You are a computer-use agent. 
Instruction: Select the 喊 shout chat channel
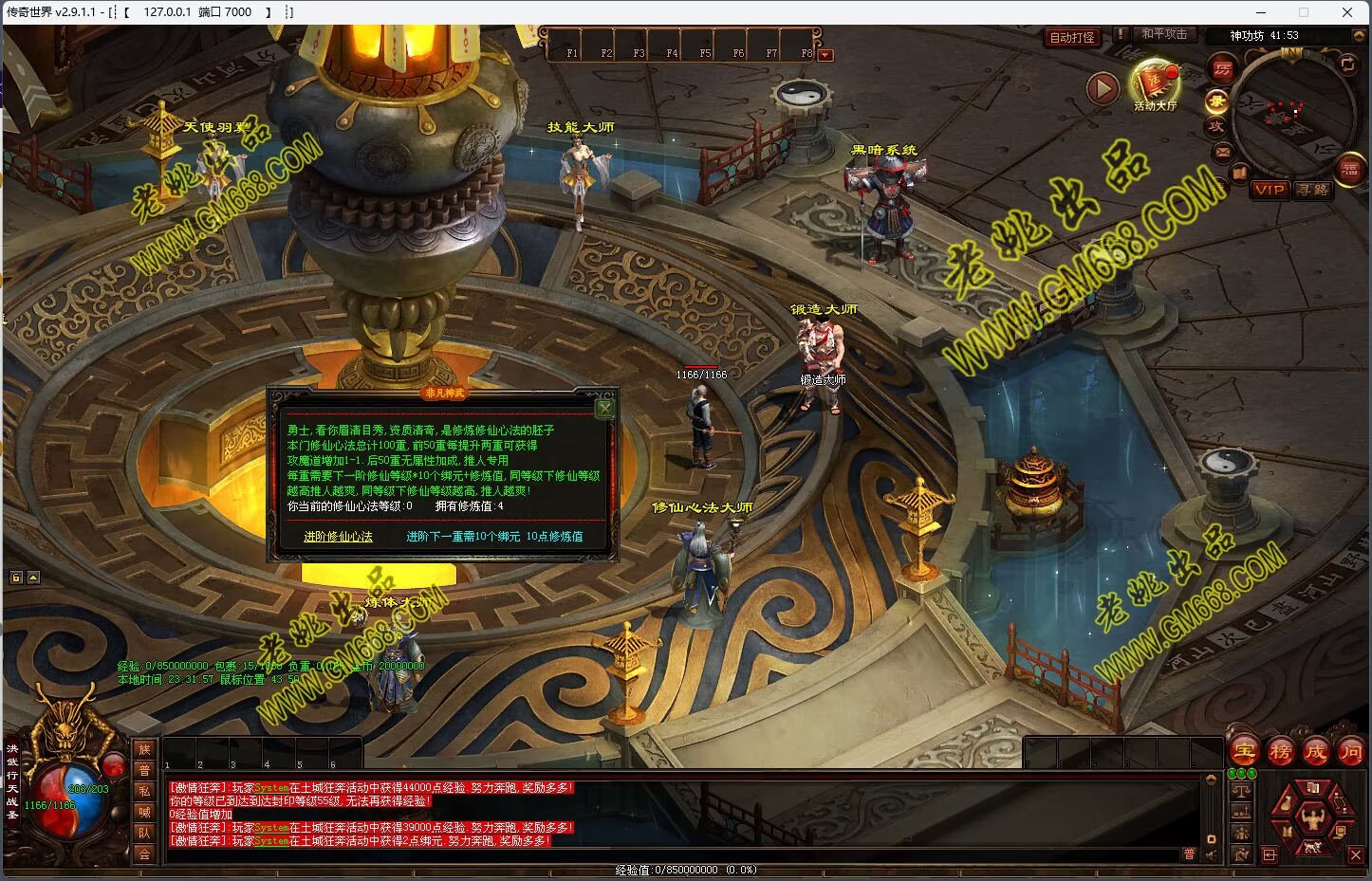[x=144, y=812]
